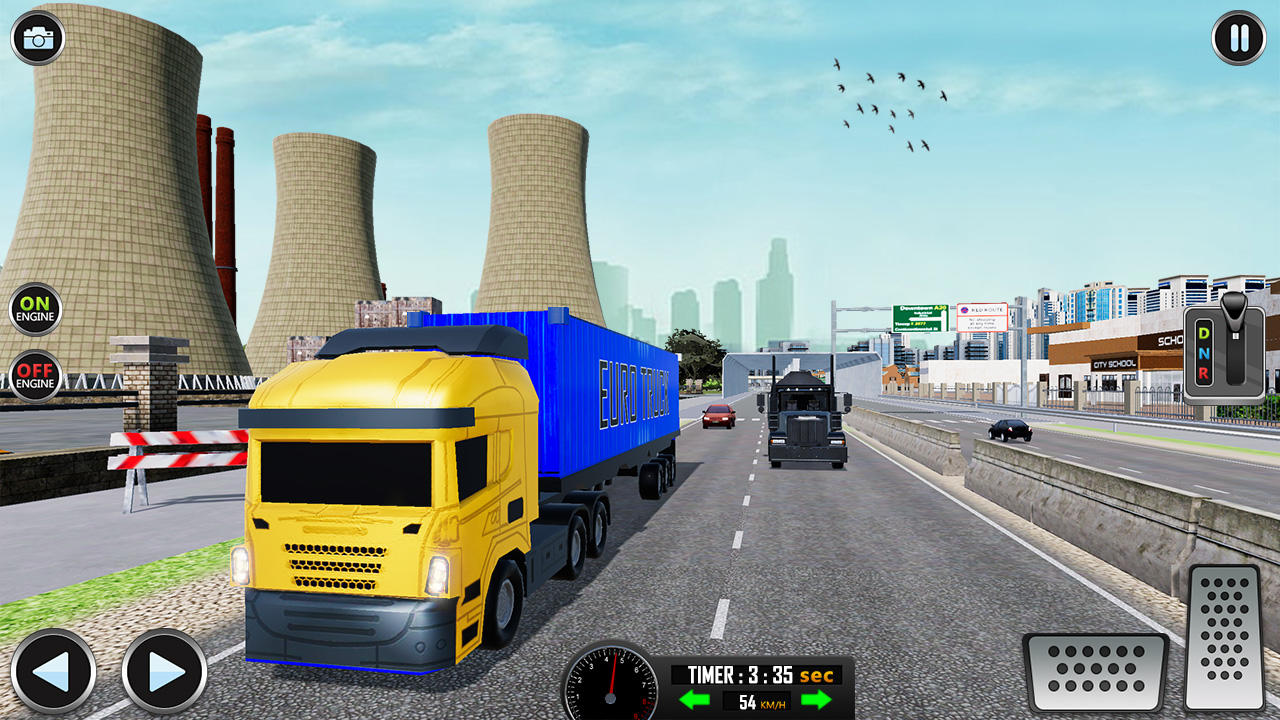Select reverse gear R
The height and width of the screenshot is (720, 1280).
(1204, 374)
